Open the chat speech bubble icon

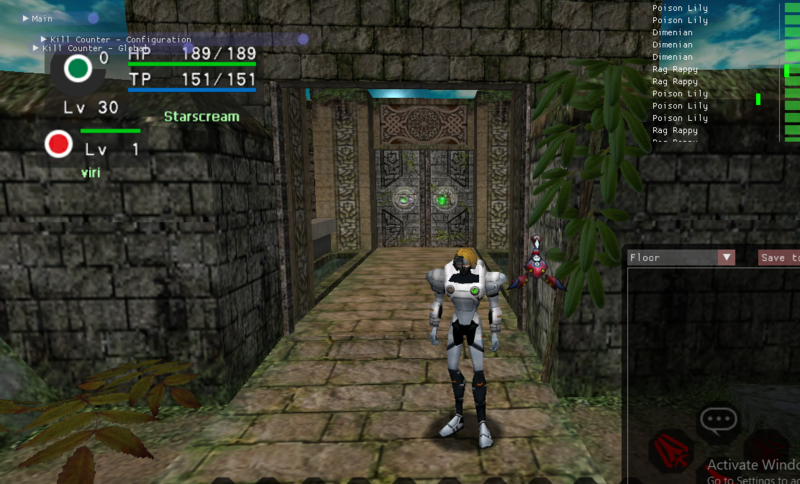(x=718, y=420)
